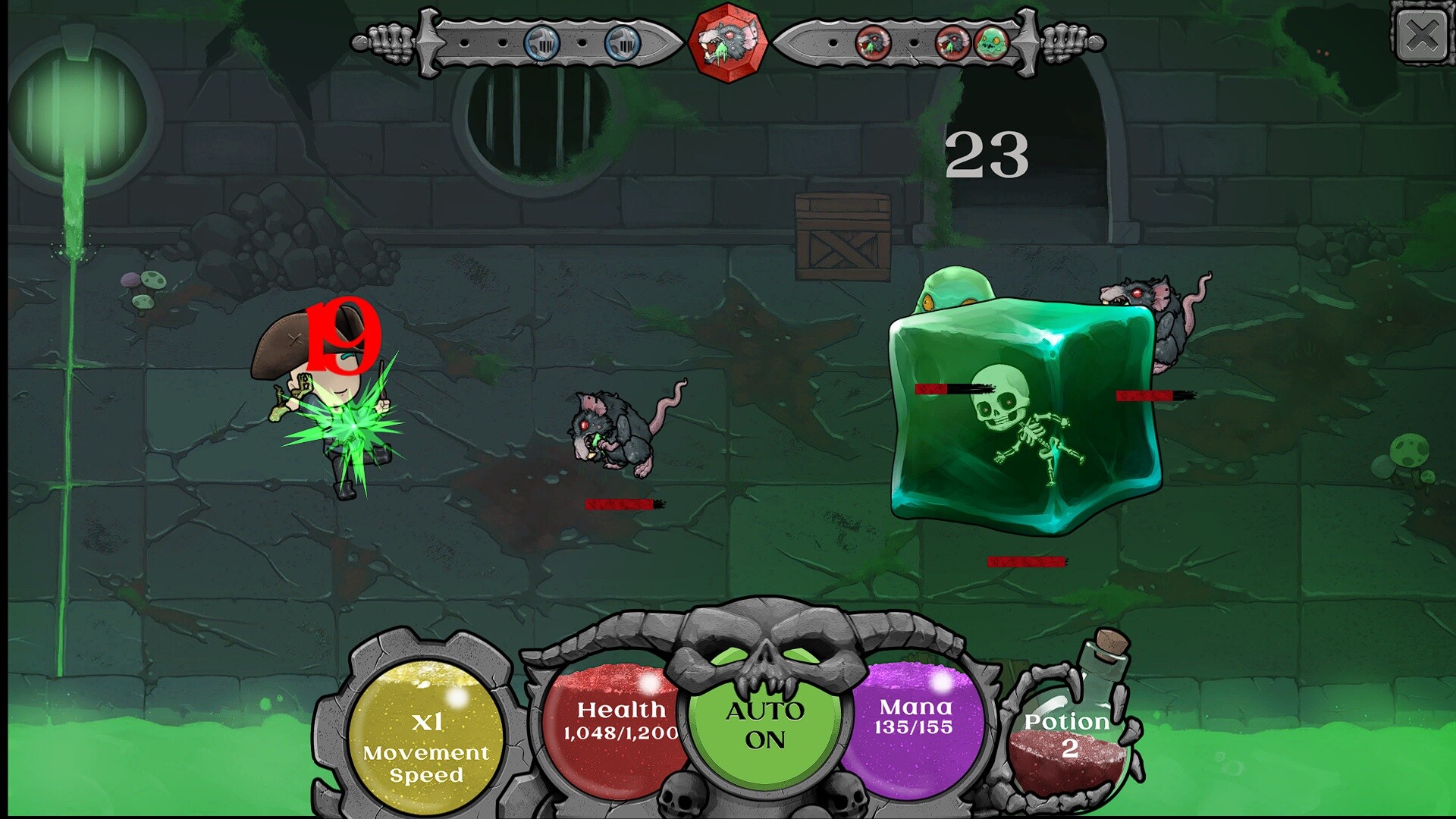Click the leftmost rat enemy icon on the right blade
The height and width of the screenshot is (819, 1456).
[872, 41]
